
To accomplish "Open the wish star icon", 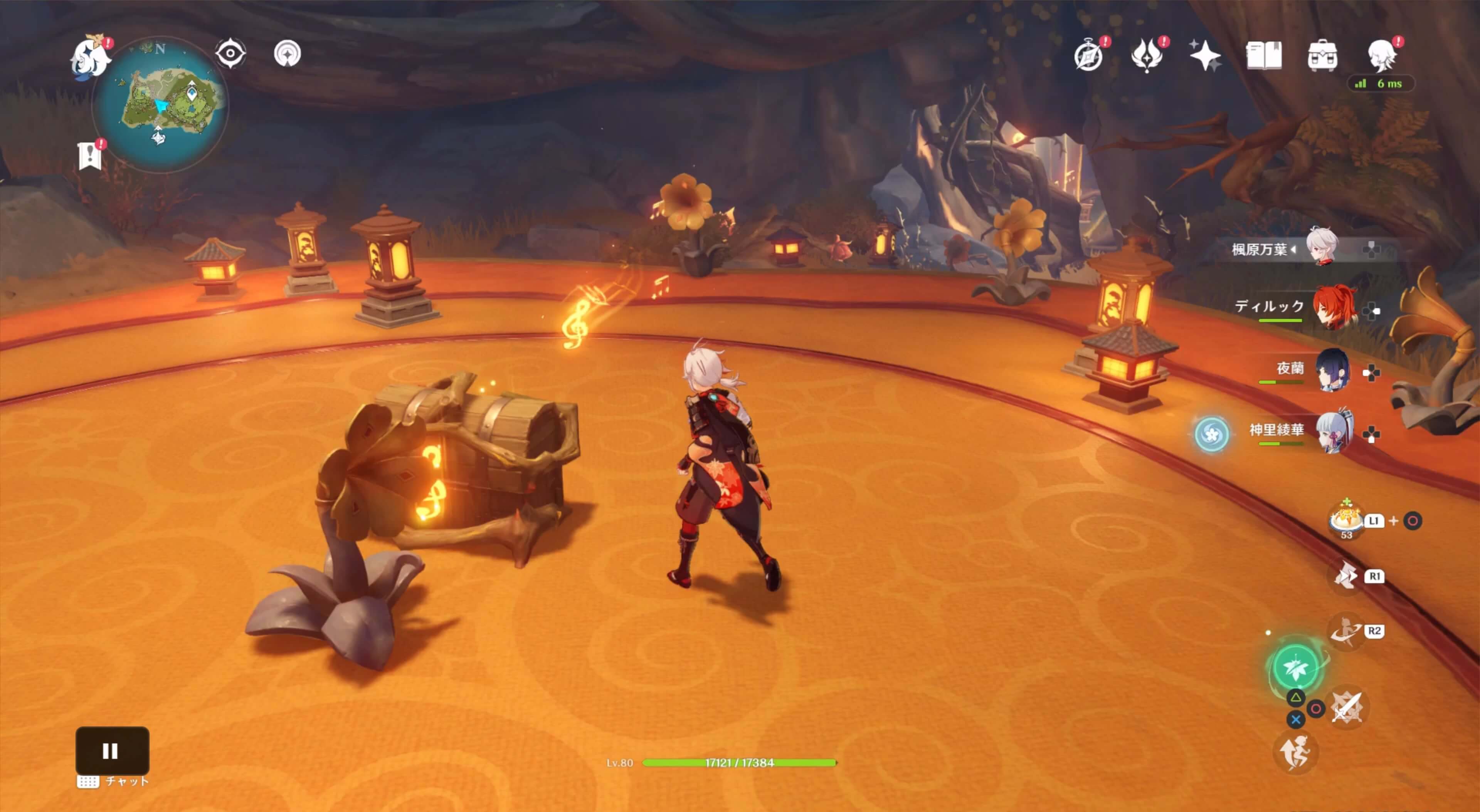I will click(x=1205, y=56).
